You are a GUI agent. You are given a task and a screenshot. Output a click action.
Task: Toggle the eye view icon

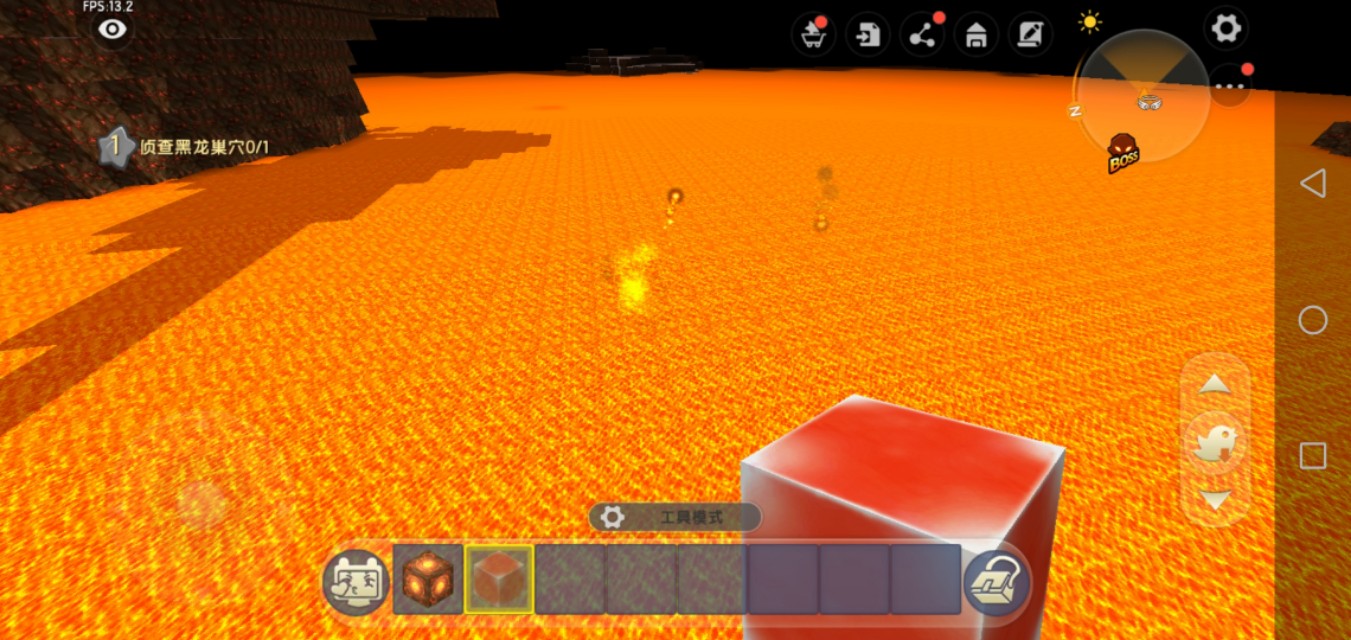click(112, 30)
